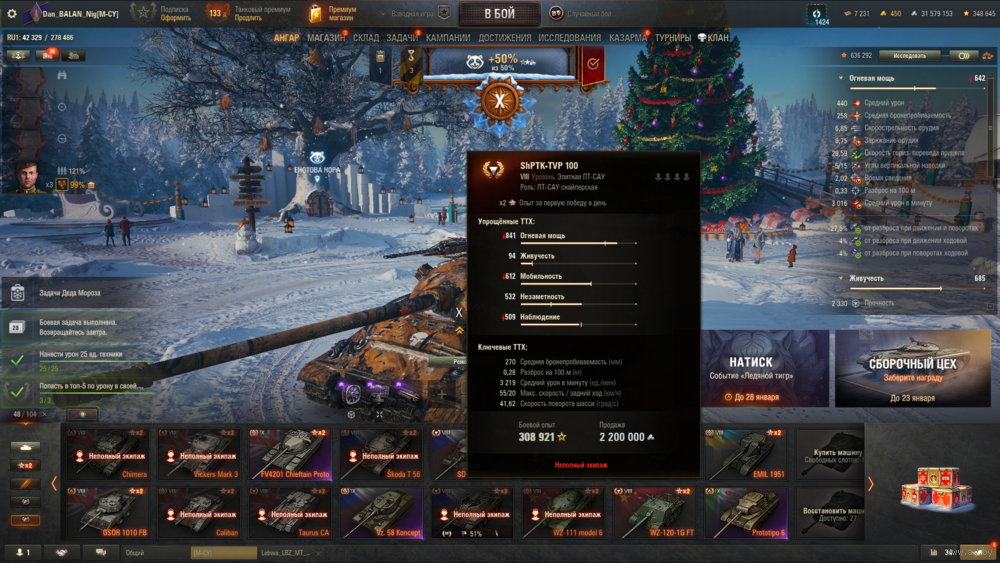Image resolution: width=1000 pixels, height=563 pixels.
Task: Open the Исследования tab
Action: [570, 38]
